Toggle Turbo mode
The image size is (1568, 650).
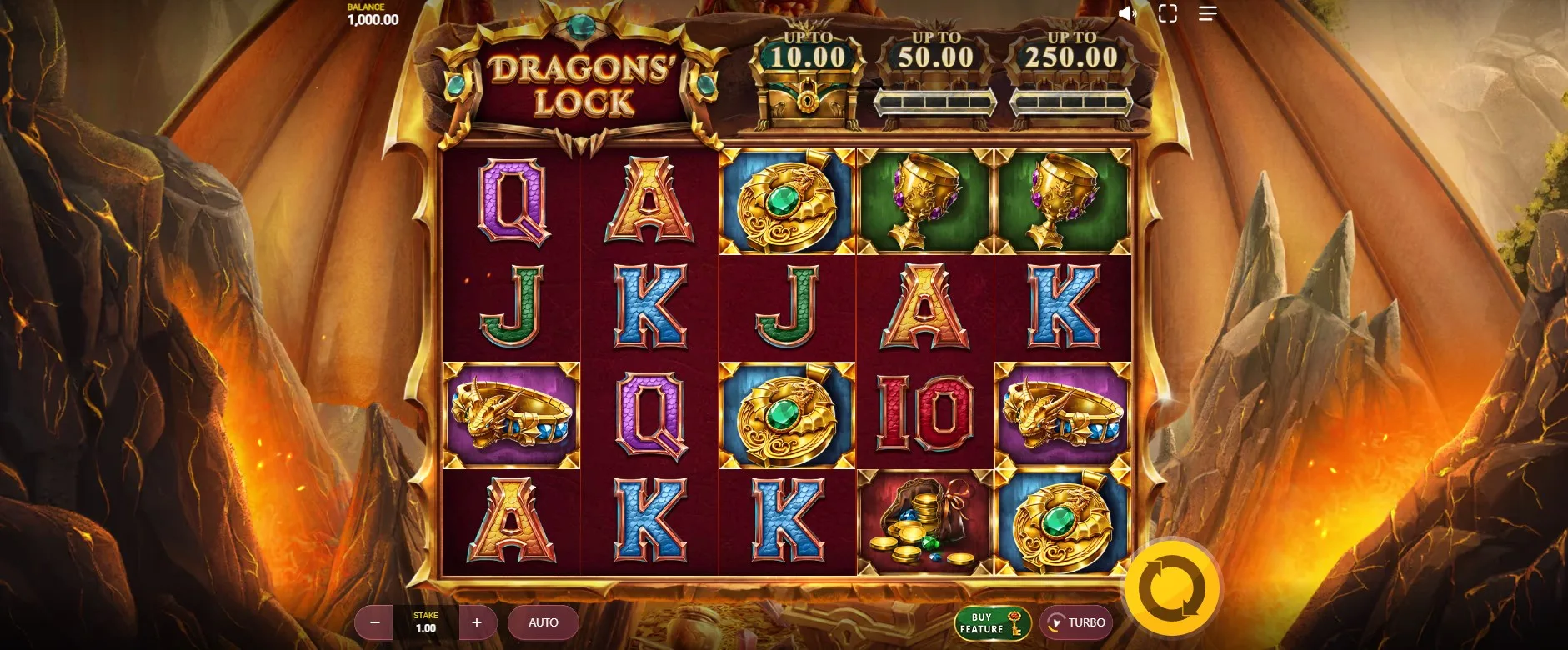1076,622
